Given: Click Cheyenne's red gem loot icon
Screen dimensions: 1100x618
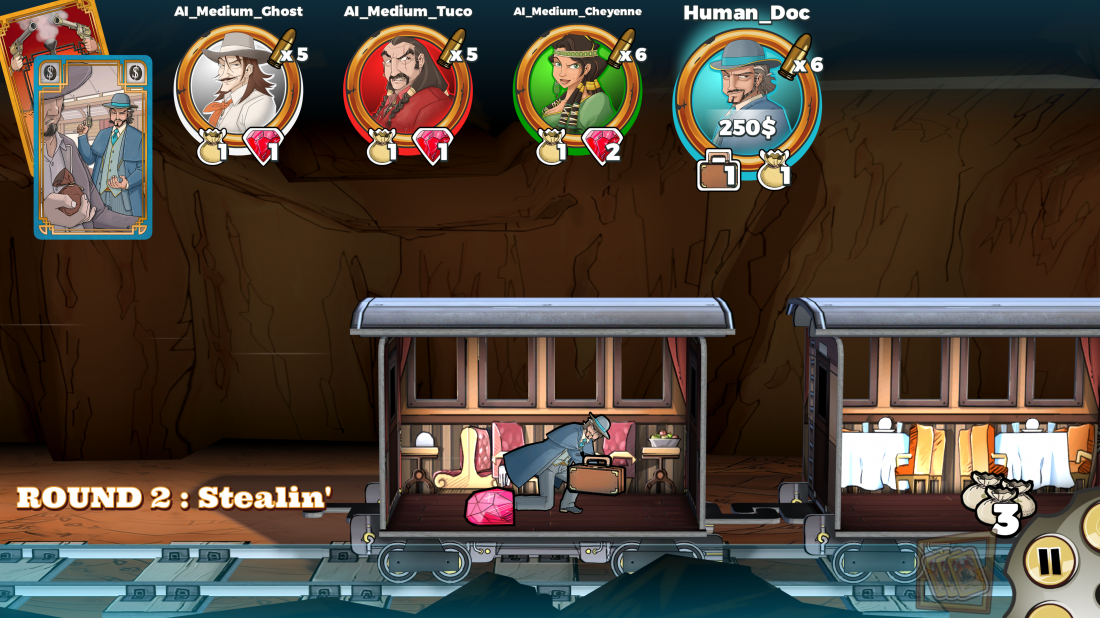Looking at the screenshot, I should pos(603,147).
